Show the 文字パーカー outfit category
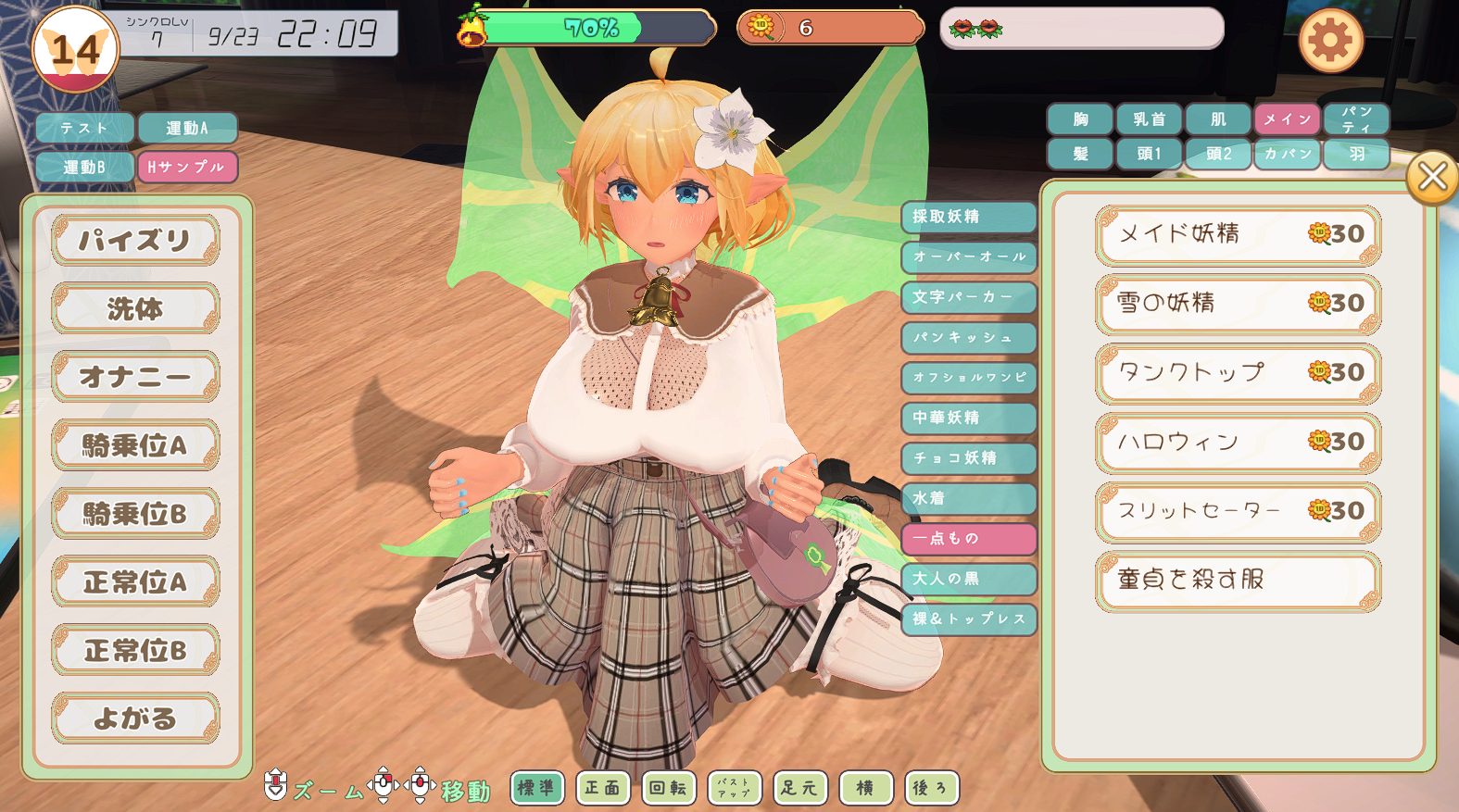The image size is (1459, 812). [967, 297]
